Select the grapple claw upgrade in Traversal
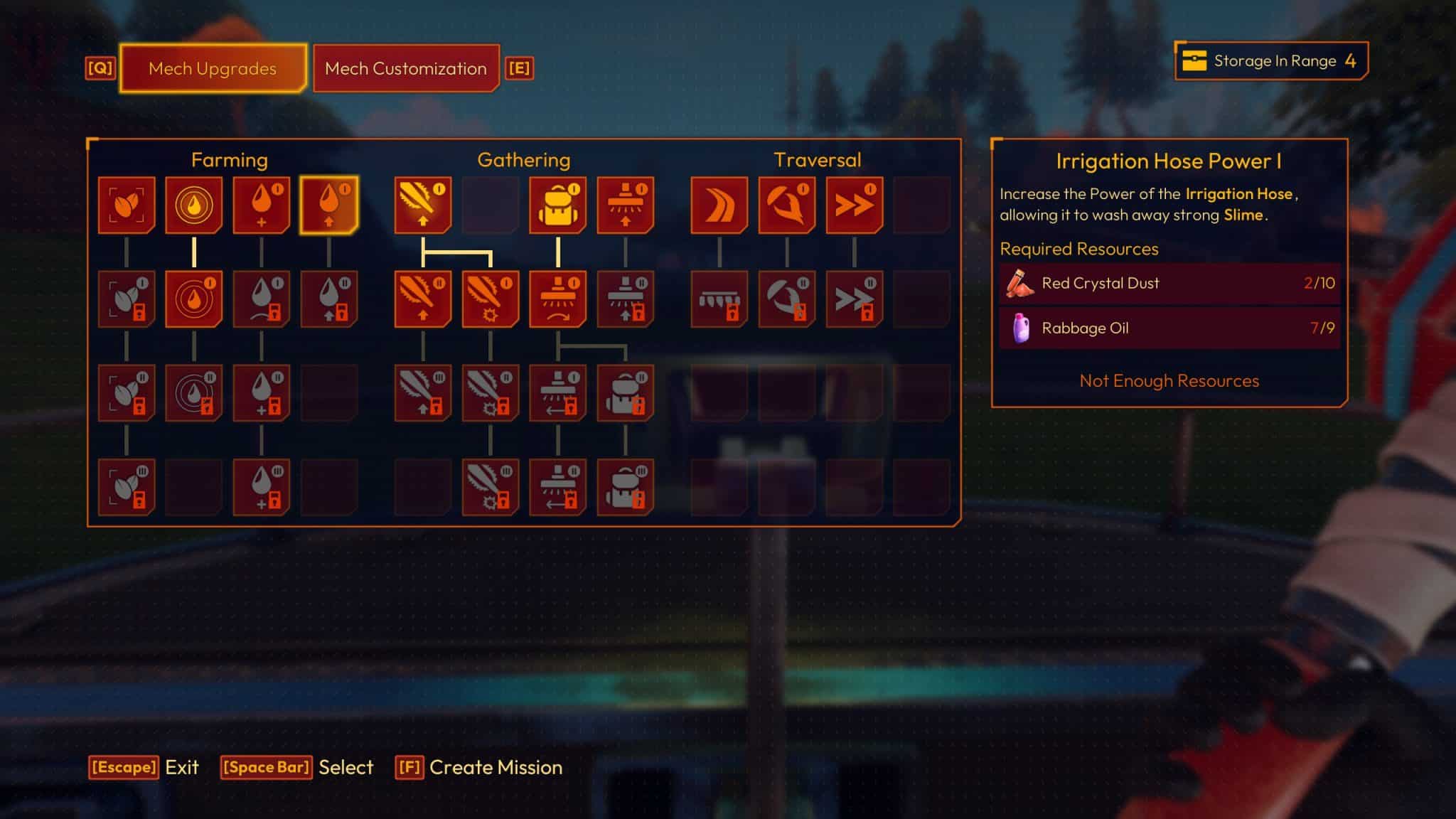 pos(788,206)
